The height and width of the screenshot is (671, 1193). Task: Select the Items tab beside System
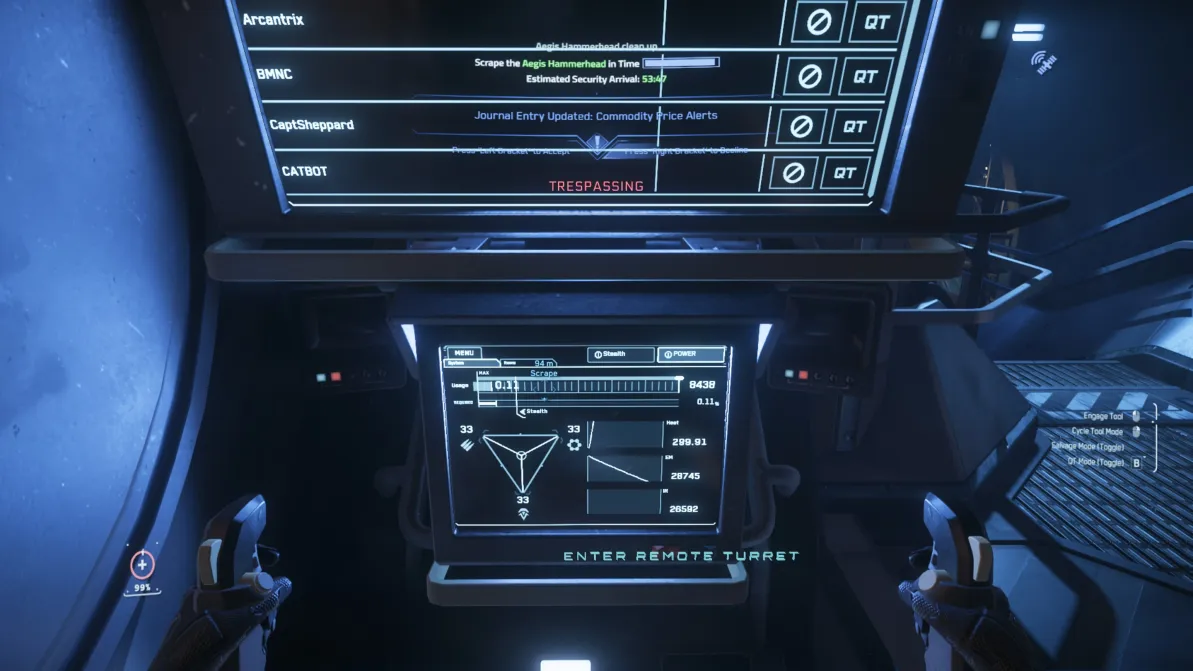(510, 364)
